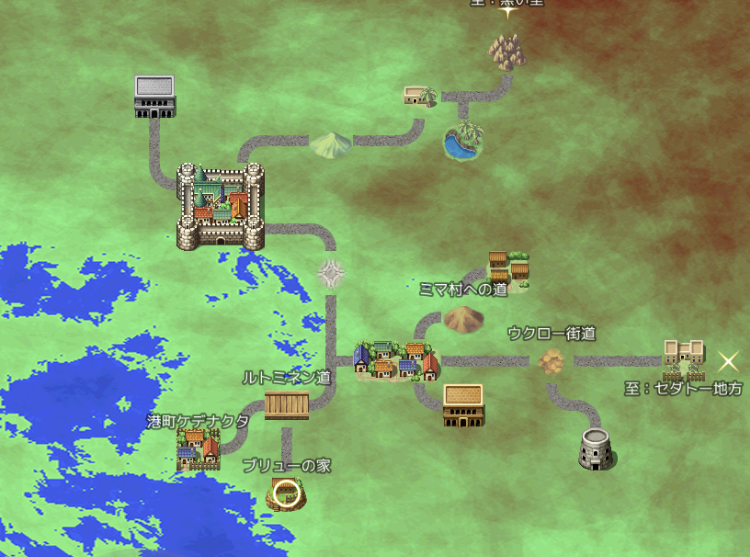Go to the ミマ村への道 brown mound
750x557 pixels.
(x=462, y=319)
